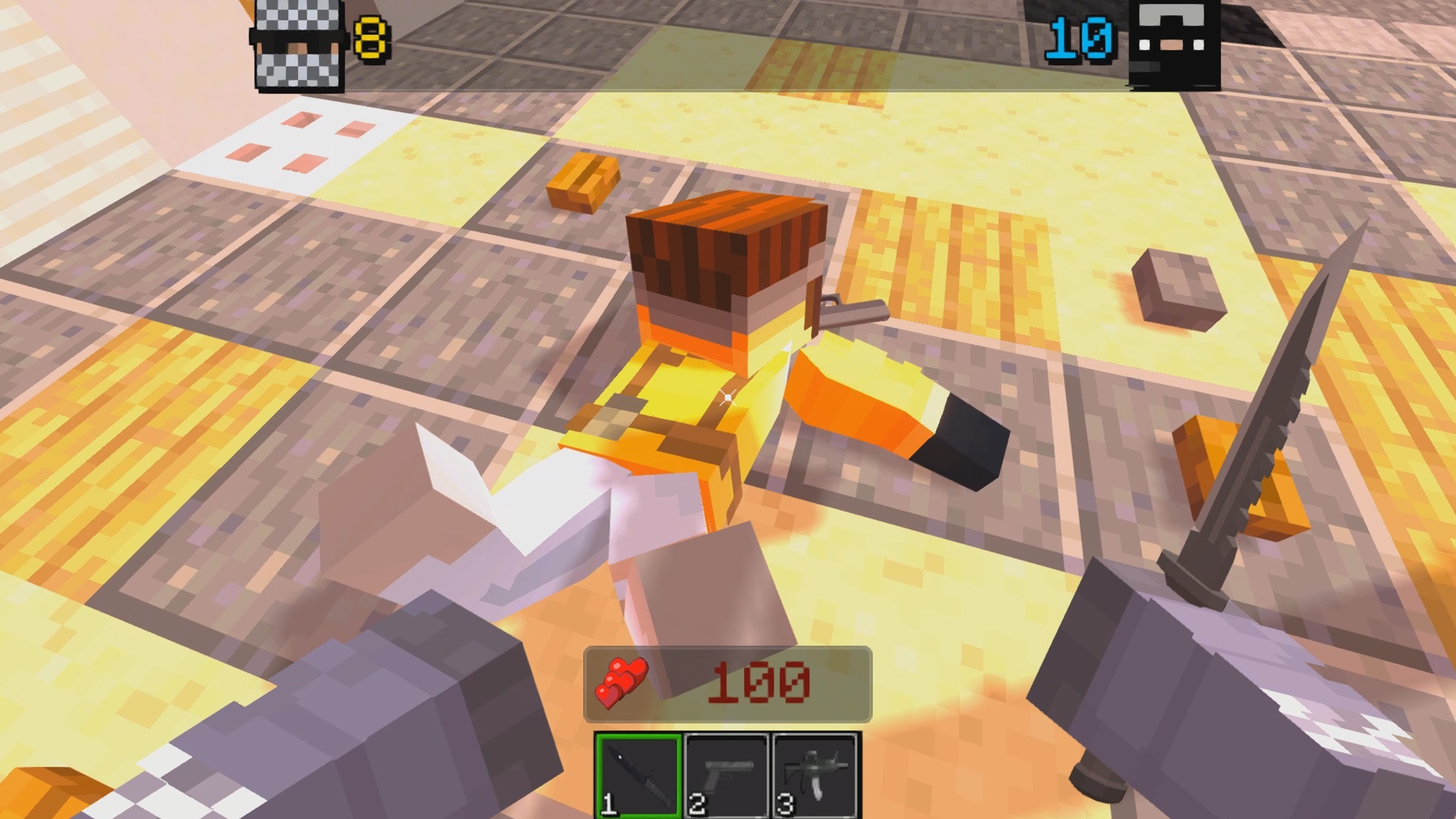Click the number 1 label on the knife slot
The height and width of the screenshot is (819, 1456).
point(607,804)
